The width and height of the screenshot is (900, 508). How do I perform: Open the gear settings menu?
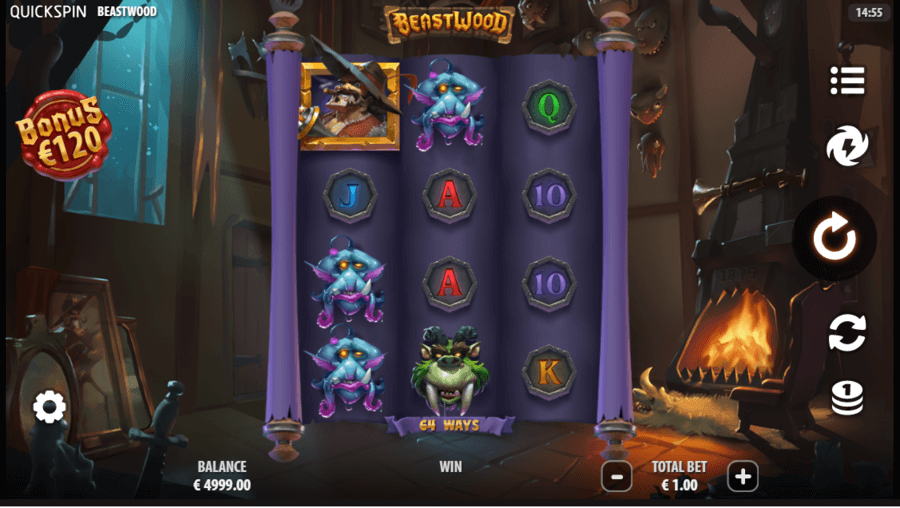[49, 407]
